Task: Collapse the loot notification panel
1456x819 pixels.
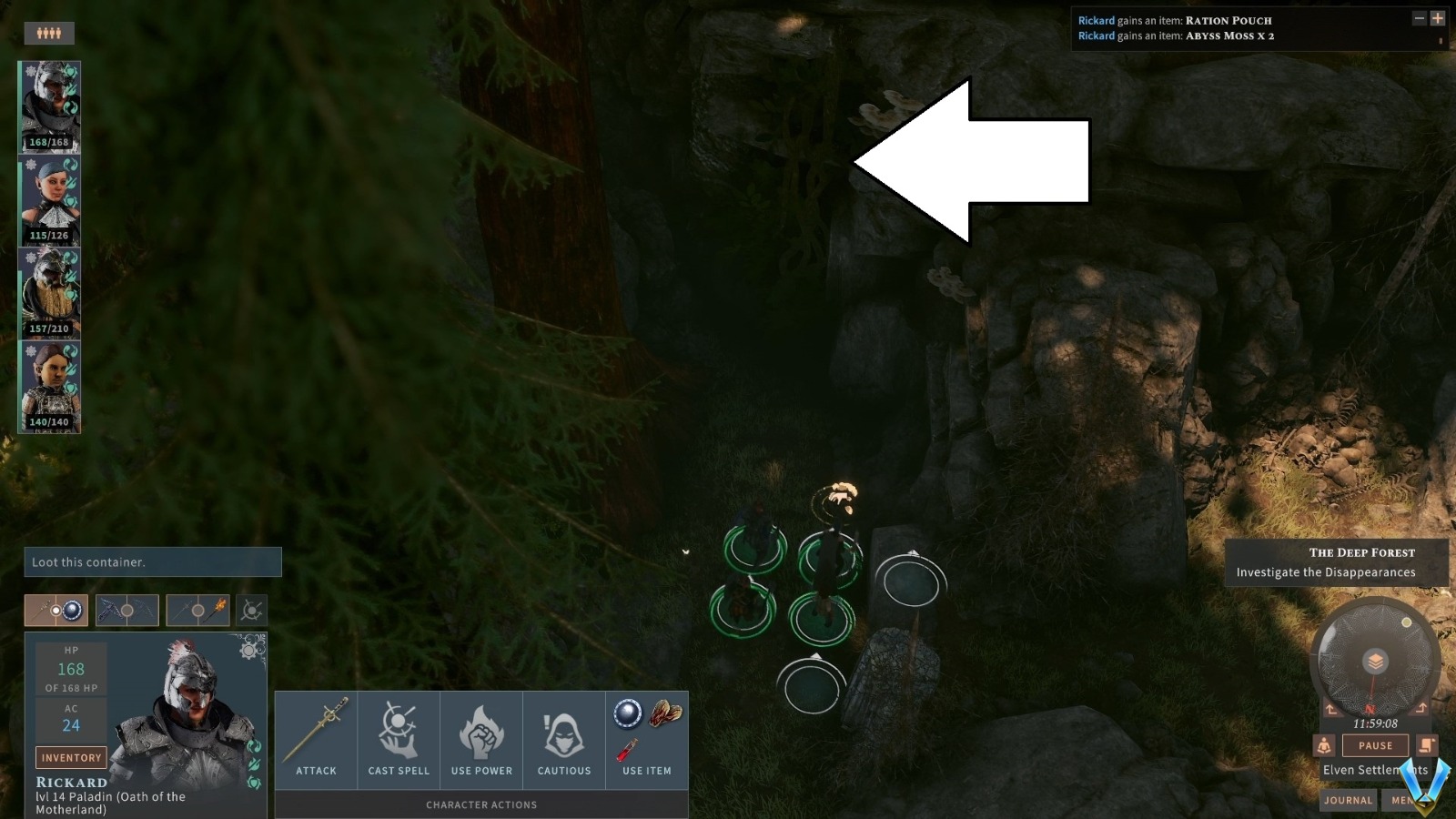Action: [1419, 18]
